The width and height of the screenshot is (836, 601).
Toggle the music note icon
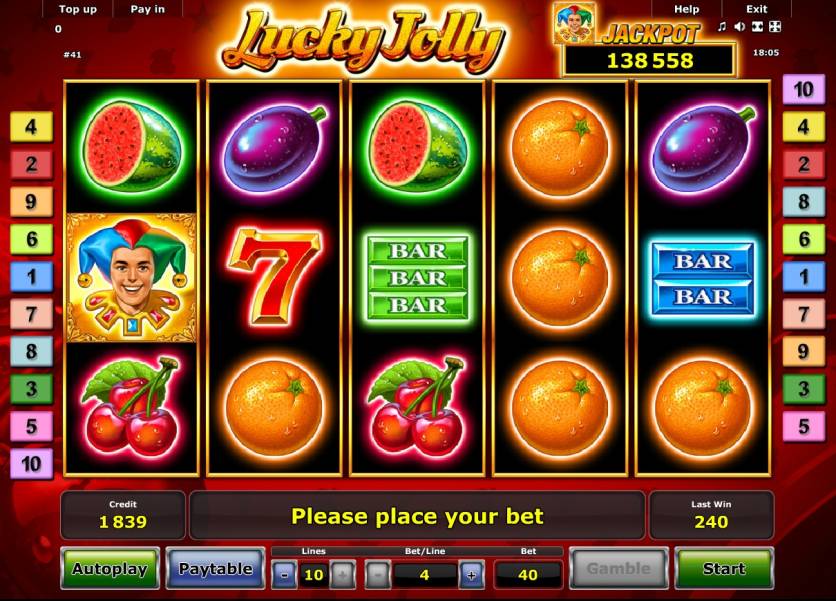coord(721,26)
